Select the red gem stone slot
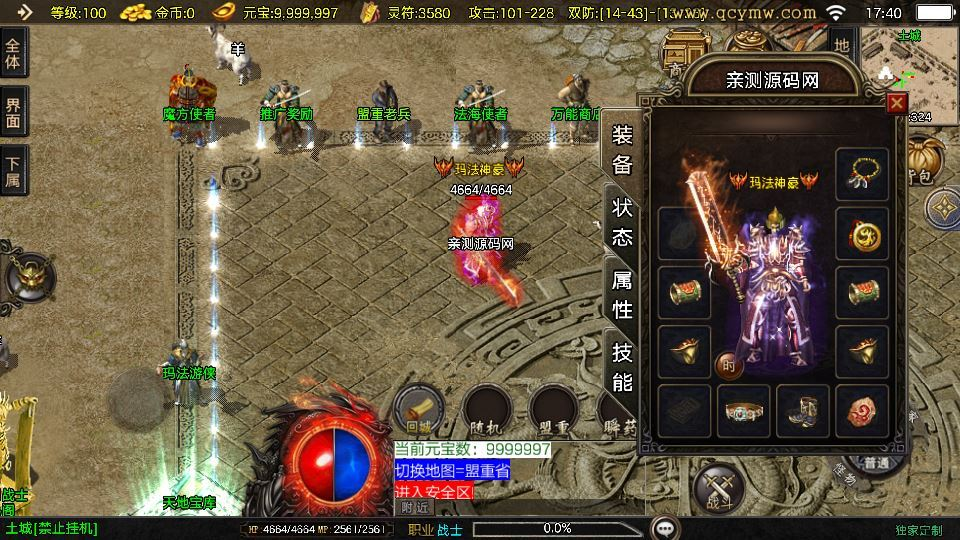This screenshot has height=540, width=960. pyautogui.click(x=861, y=410)
